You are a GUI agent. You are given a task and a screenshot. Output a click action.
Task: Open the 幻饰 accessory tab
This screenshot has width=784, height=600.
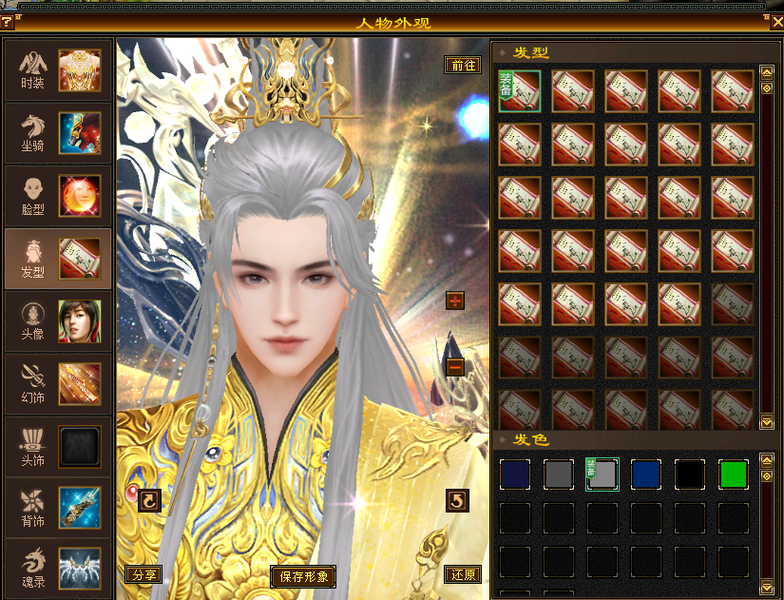[58, 383]
